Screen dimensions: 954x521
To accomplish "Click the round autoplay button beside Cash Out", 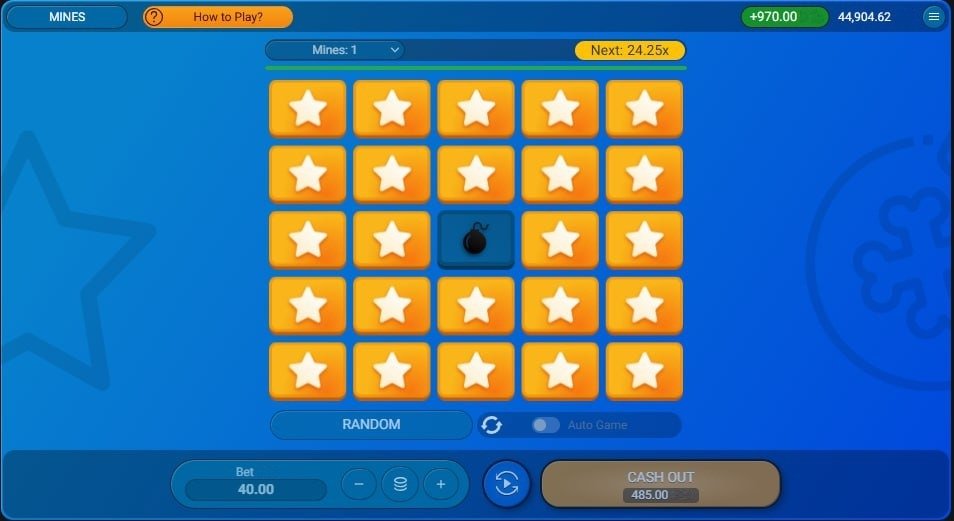I will (507, 484).
